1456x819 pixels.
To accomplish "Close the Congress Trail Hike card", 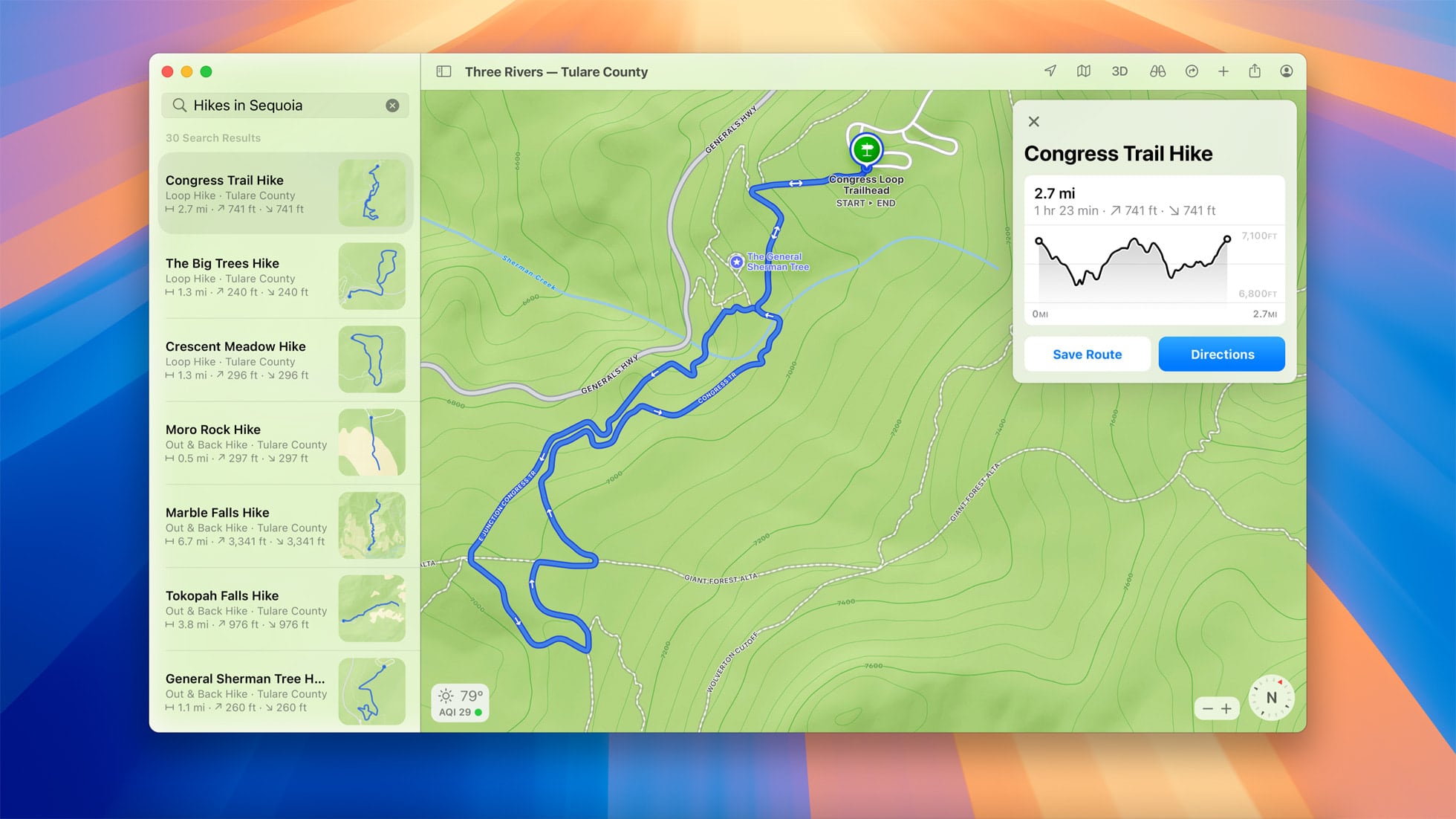I will pyautogui.click(x=1033, y=121).
